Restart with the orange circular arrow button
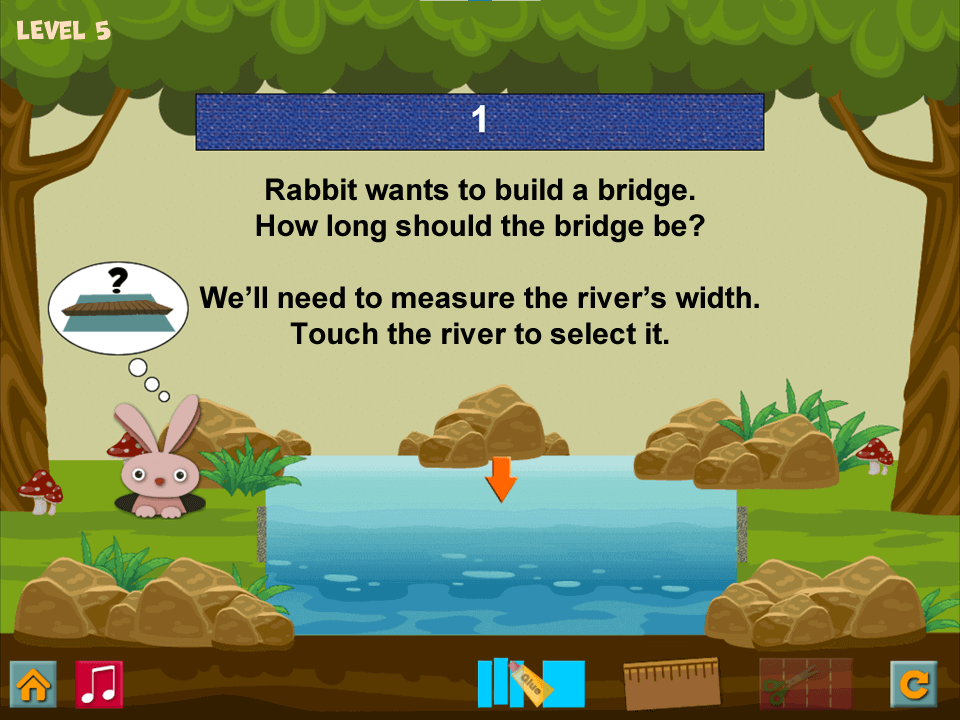Image resolution: width=960 pixels, height=720 pixels. (x=914, y=684)
